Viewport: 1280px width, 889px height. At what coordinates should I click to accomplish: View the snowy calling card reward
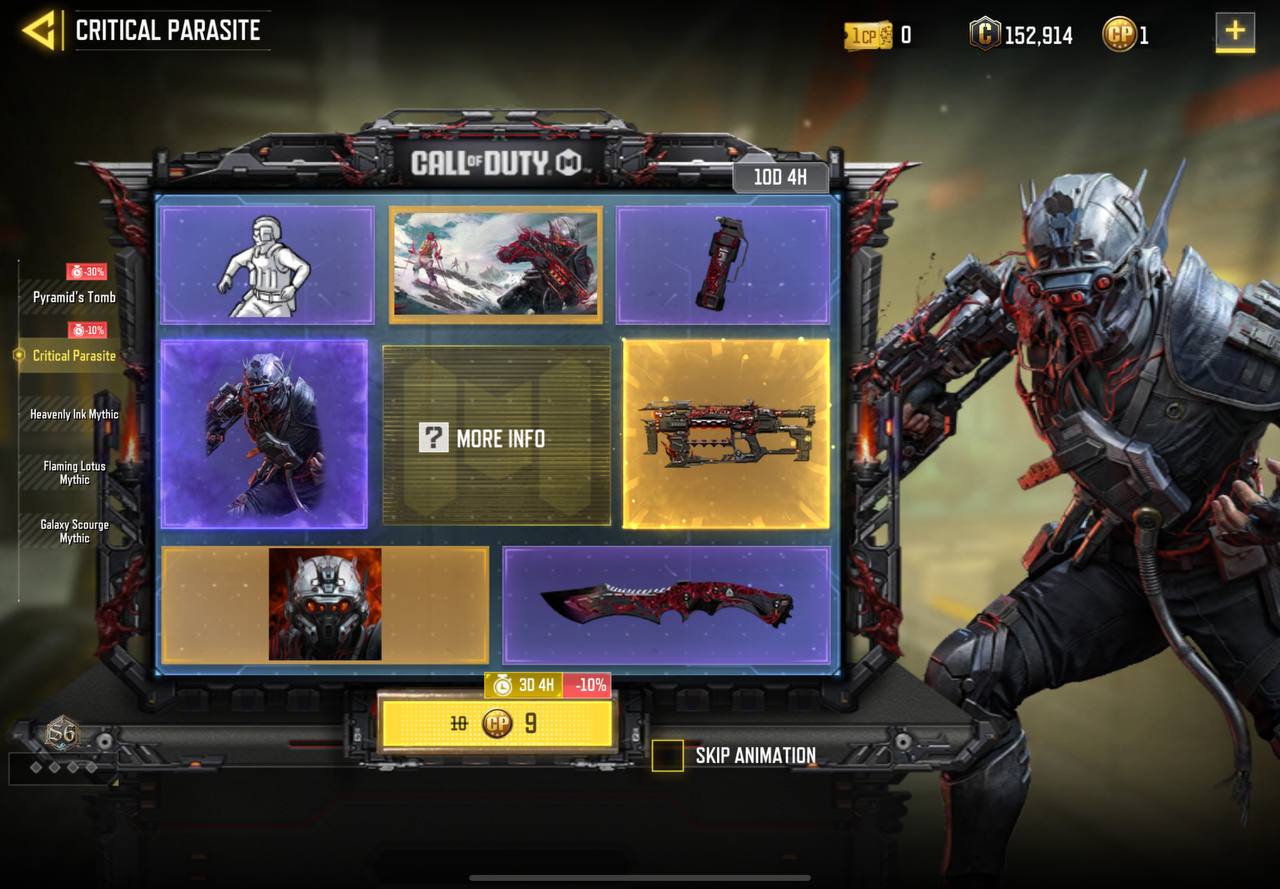tap(496, 265)
